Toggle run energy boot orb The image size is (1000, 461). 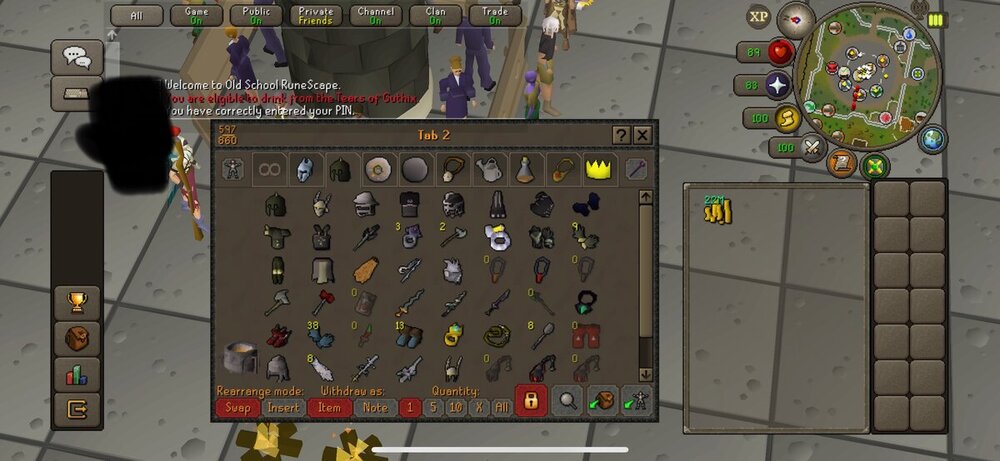click(784, 118)
